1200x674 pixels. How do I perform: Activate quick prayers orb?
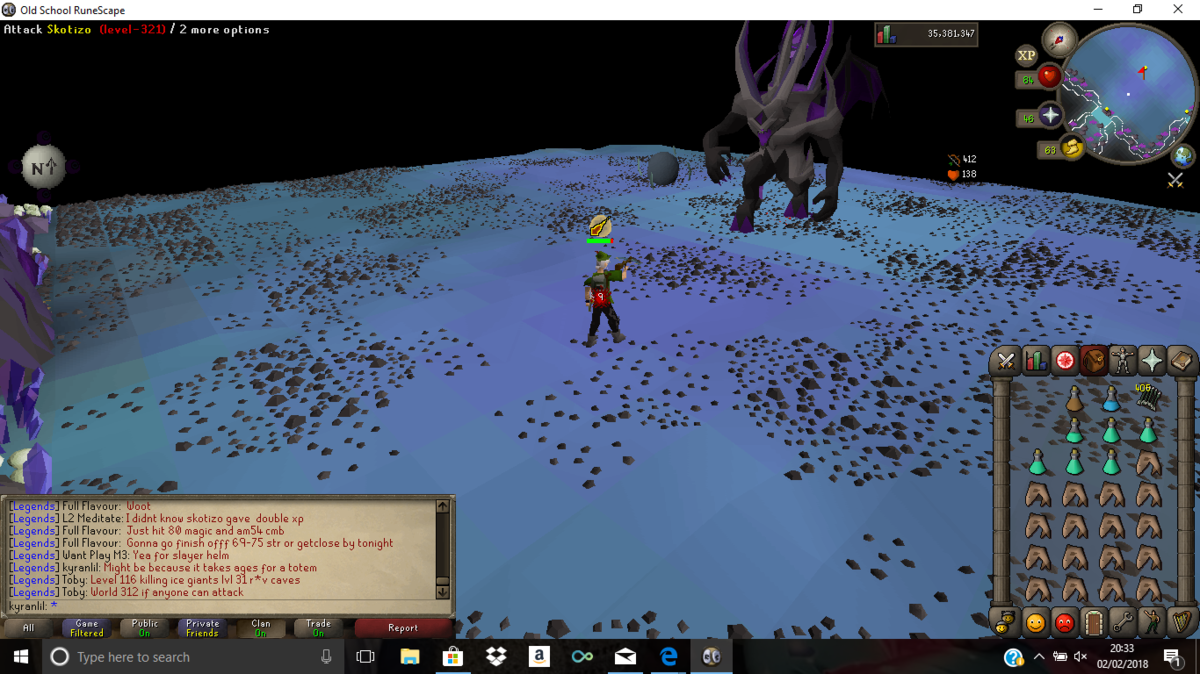1050,116
